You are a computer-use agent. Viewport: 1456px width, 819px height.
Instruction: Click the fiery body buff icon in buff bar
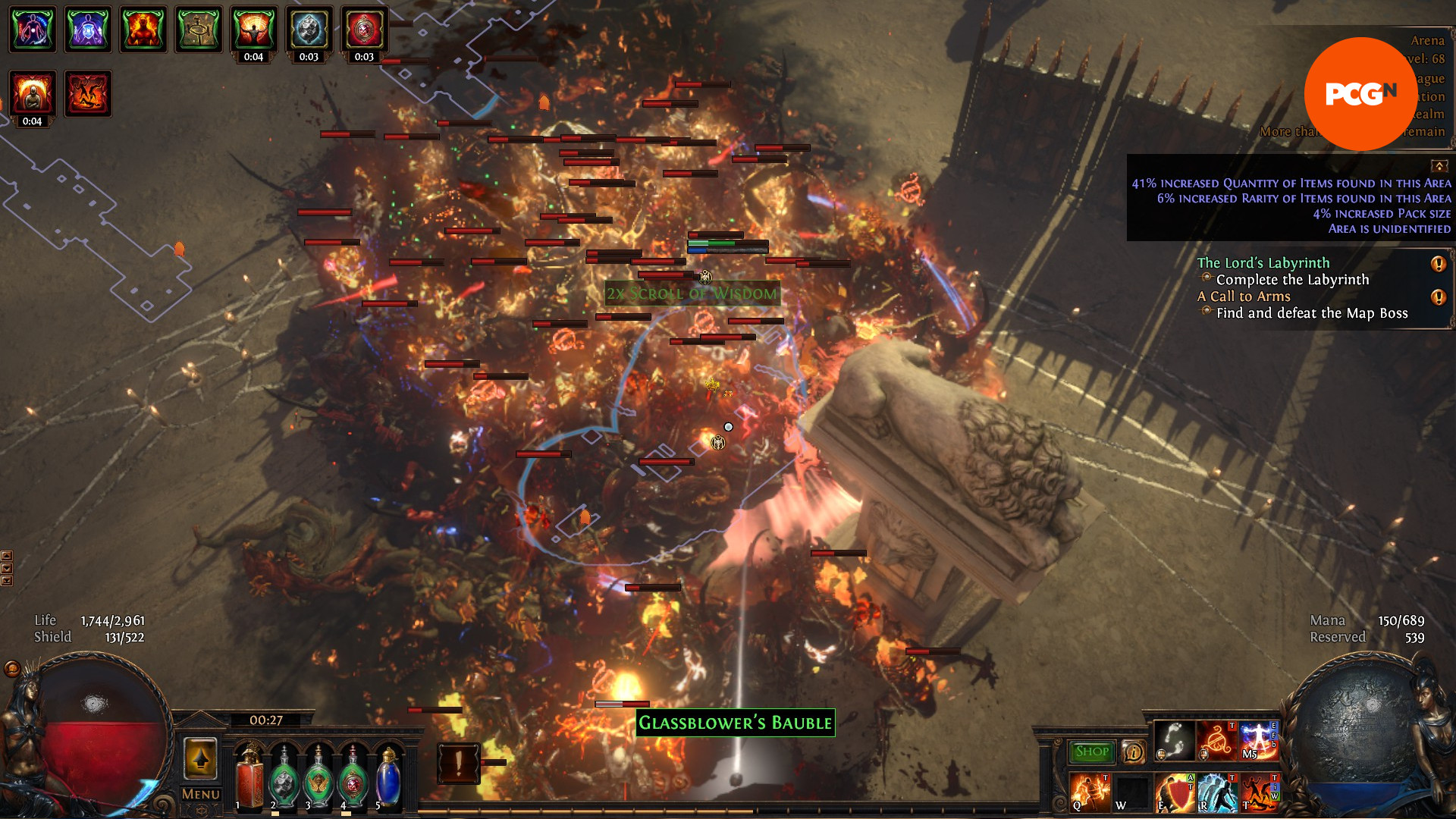[143, 30]
